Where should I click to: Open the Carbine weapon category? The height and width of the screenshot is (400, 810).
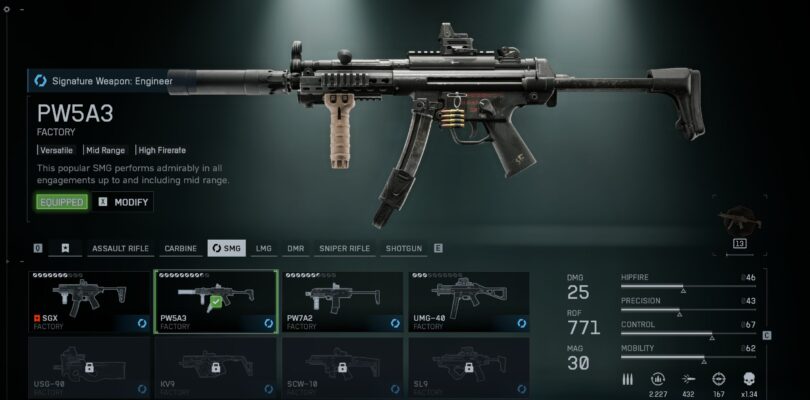pos(180,248)
